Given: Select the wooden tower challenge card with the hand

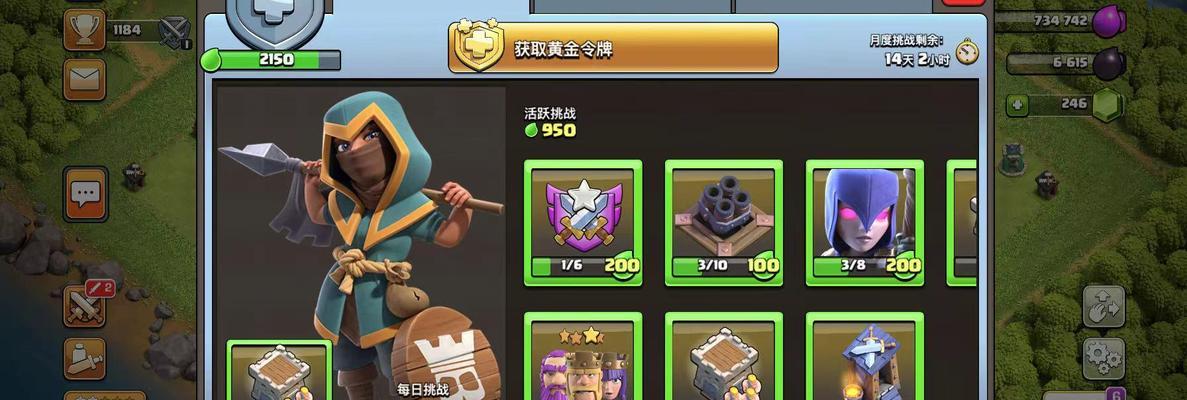Looking at the screenshot, I should (x=724, y=358).
